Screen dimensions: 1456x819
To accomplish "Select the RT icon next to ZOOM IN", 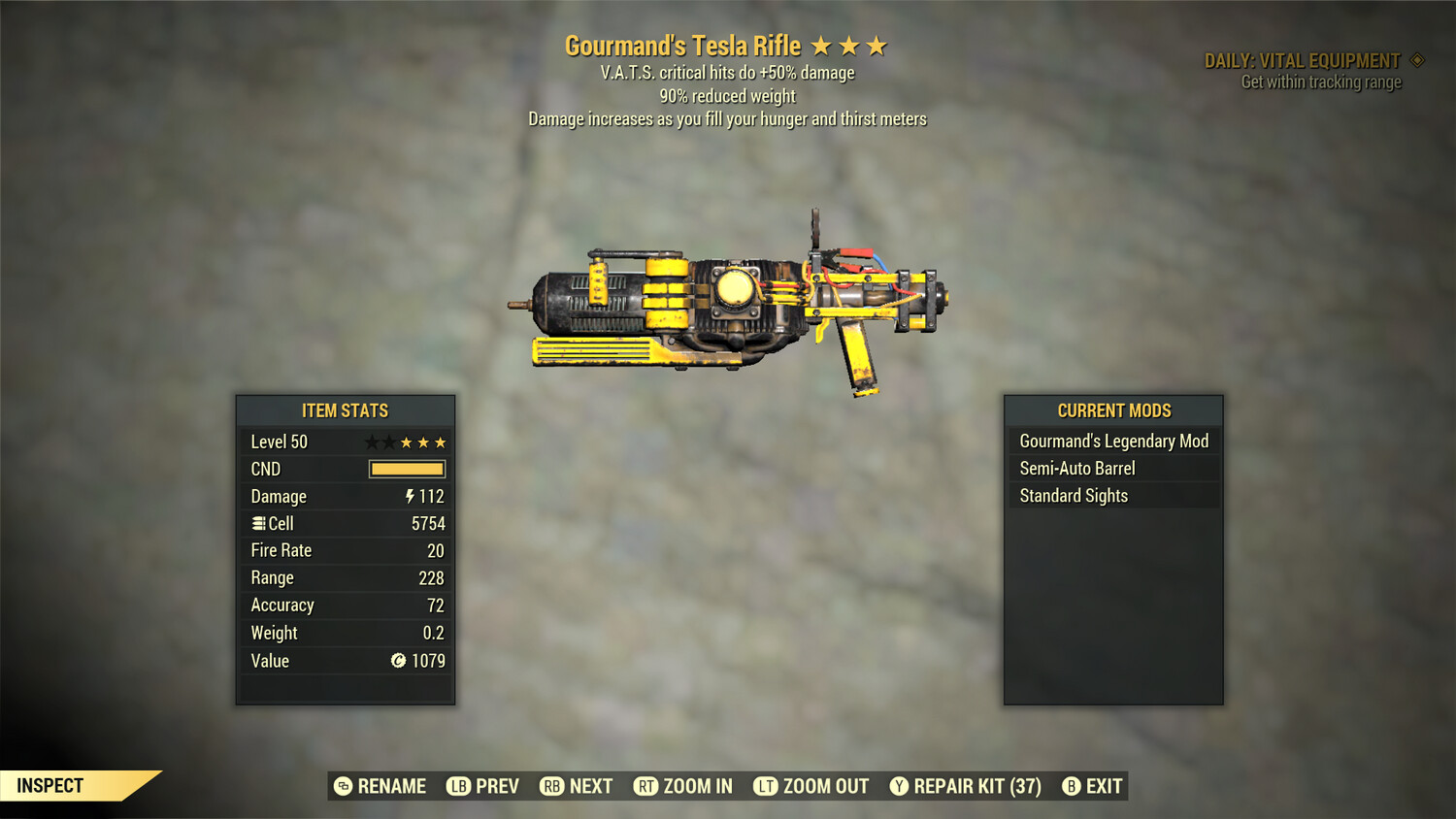I will pos(645,786).
